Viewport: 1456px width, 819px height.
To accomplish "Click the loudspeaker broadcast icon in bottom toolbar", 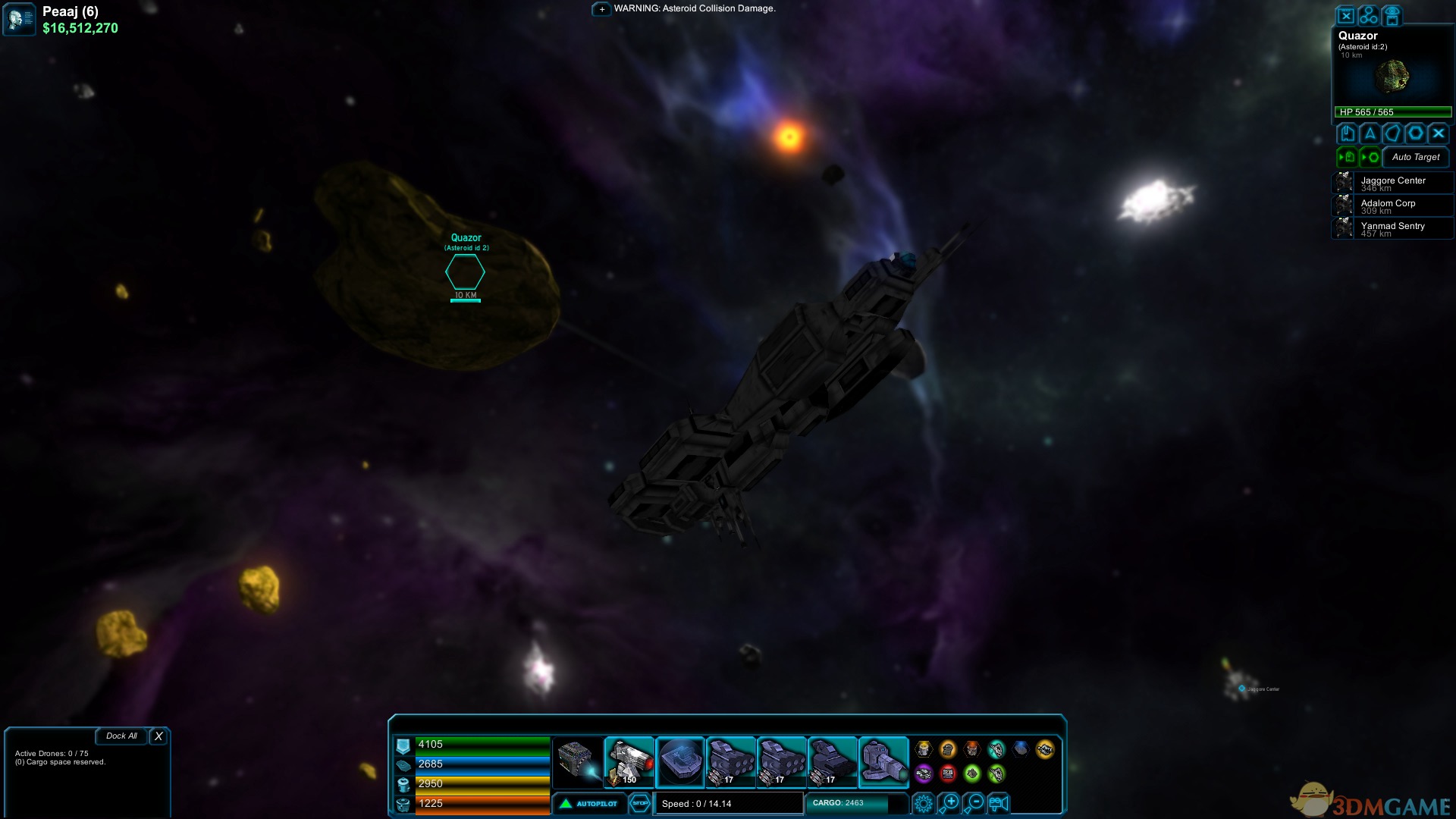I will click(999, 804).
